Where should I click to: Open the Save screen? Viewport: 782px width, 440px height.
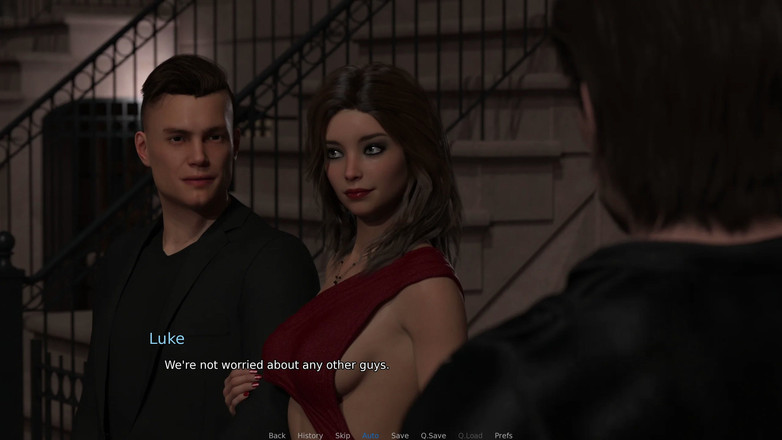pos(400,435)
